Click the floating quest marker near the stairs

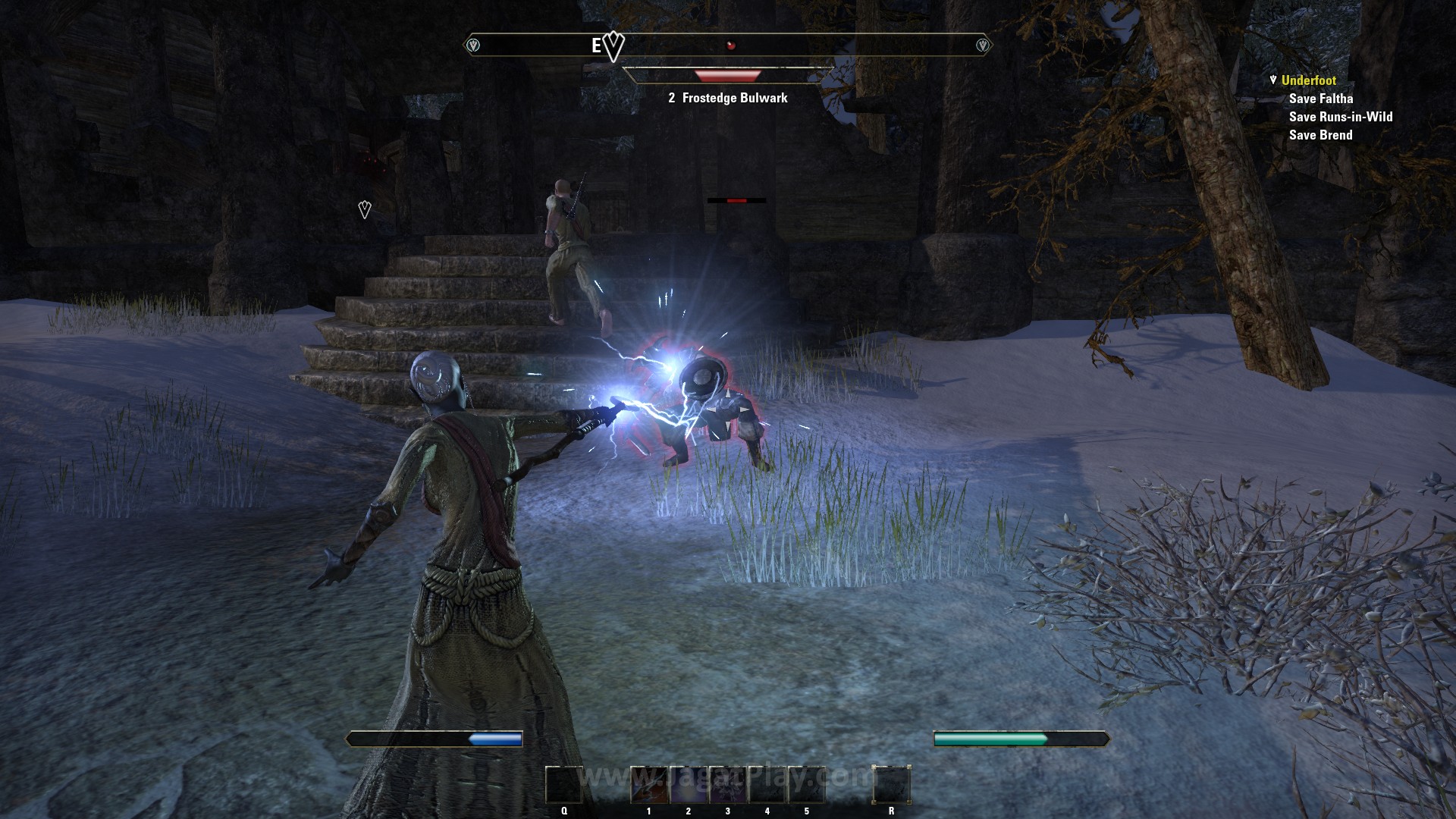tap(365, 209)
